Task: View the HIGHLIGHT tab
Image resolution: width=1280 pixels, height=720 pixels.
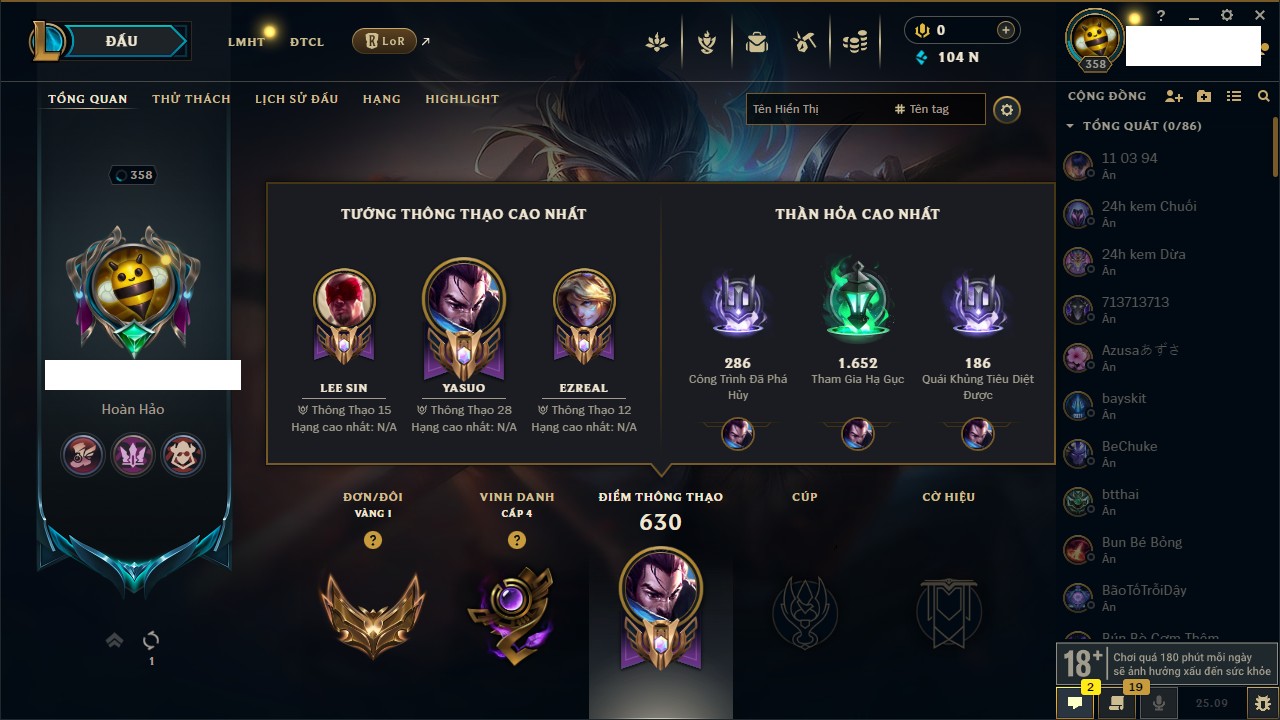Action: (462, 99)
